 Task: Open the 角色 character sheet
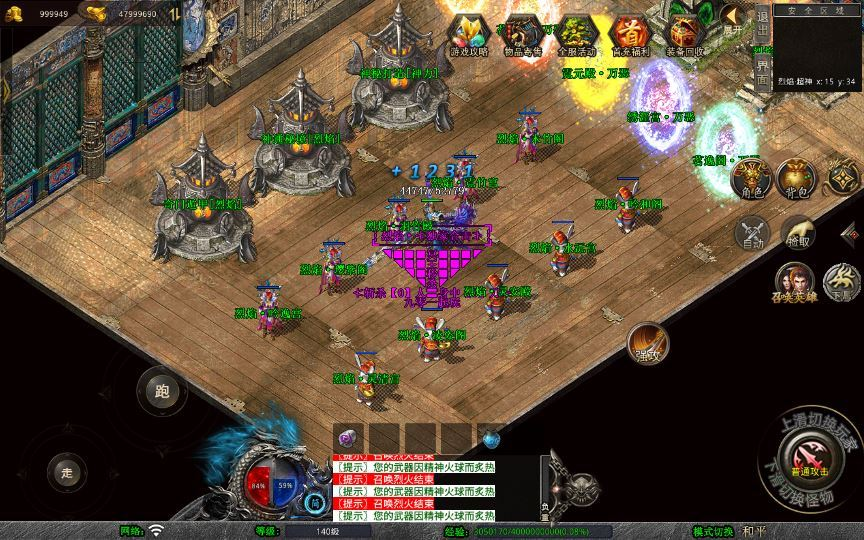coord(750,180)
